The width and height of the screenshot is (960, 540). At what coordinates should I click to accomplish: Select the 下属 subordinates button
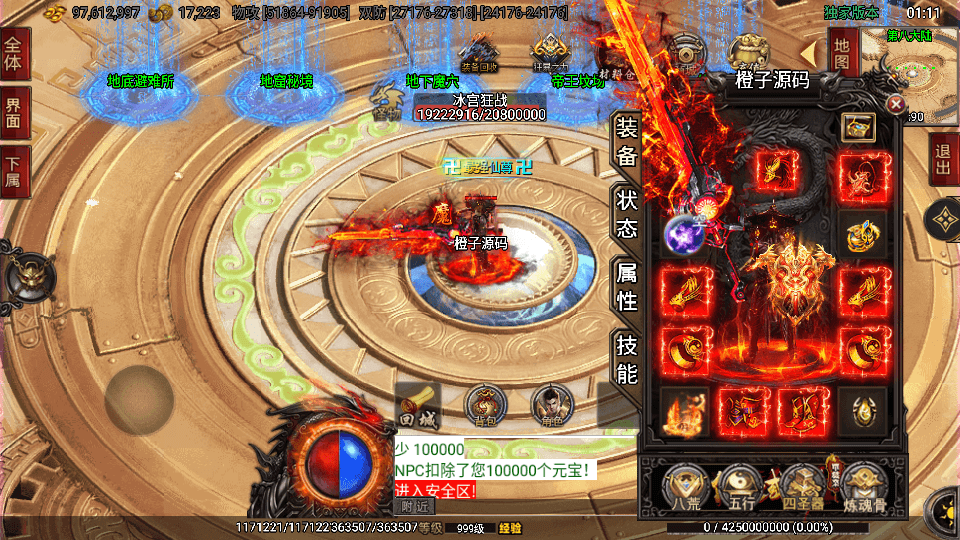point(15,172)
